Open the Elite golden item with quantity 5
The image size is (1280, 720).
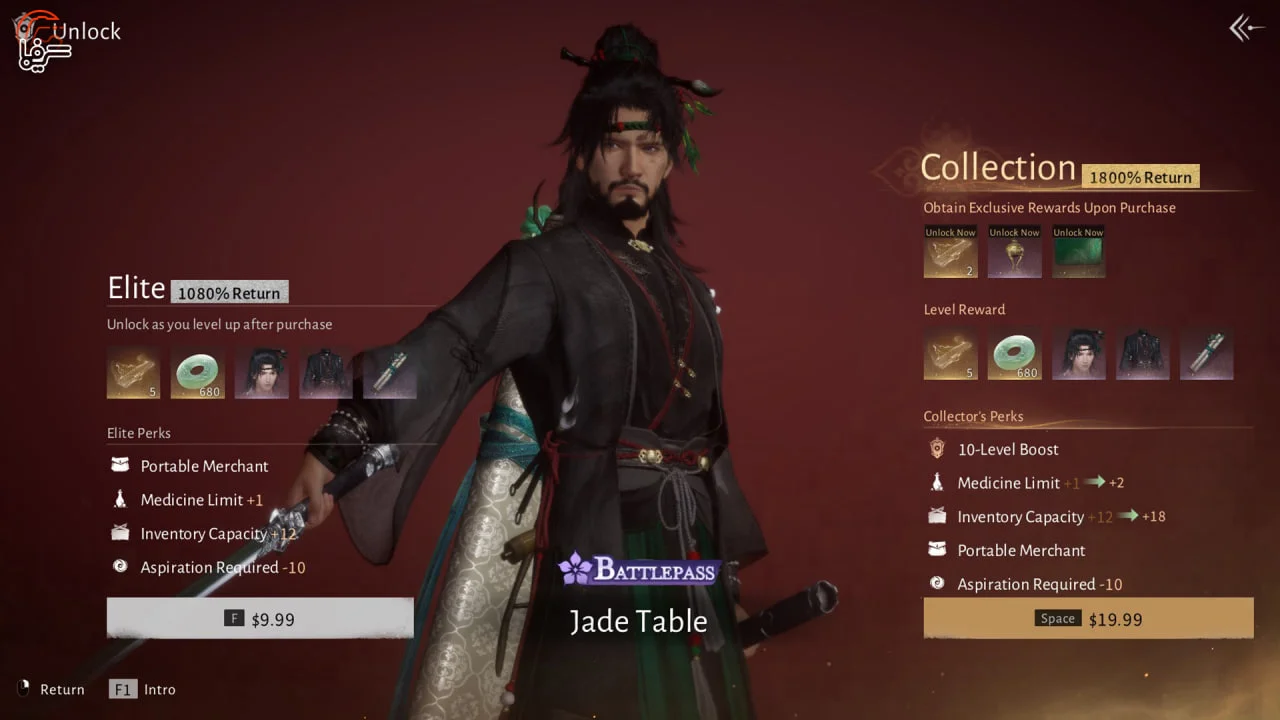(133, 373)
